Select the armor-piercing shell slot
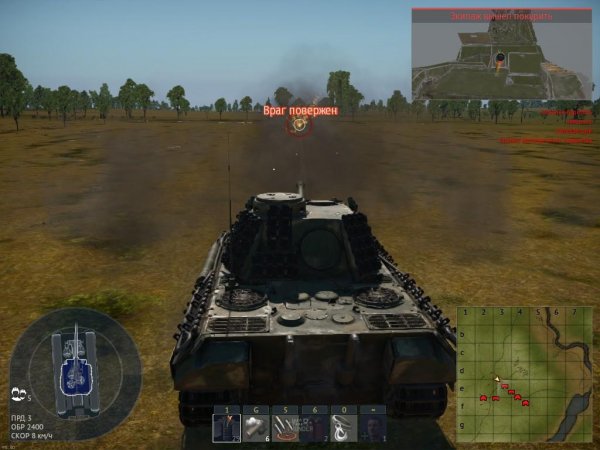The image size is (600, 450). [x=226, y=428]
